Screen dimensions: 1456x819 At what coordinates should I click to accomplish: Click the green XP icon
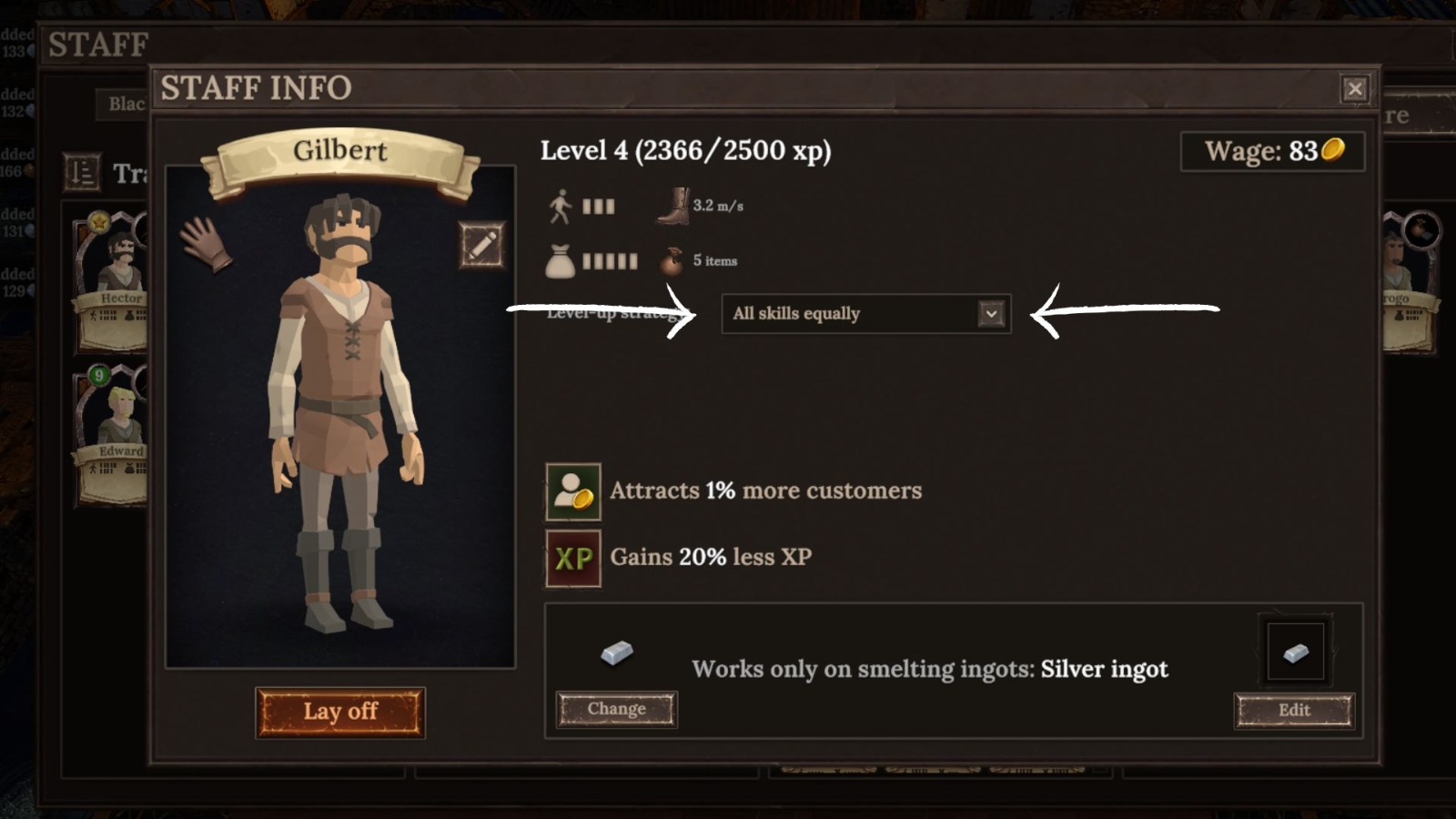pyautogui.click(x=571, y=558)
